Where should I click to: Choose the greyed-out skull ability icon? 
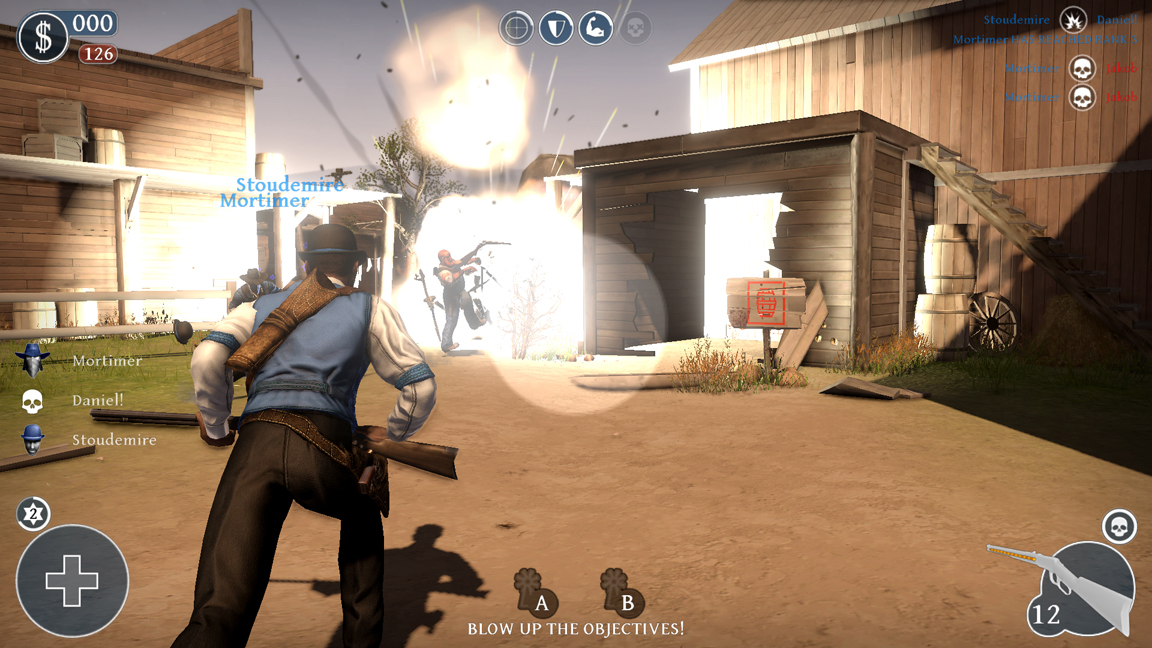pos(635,28)
